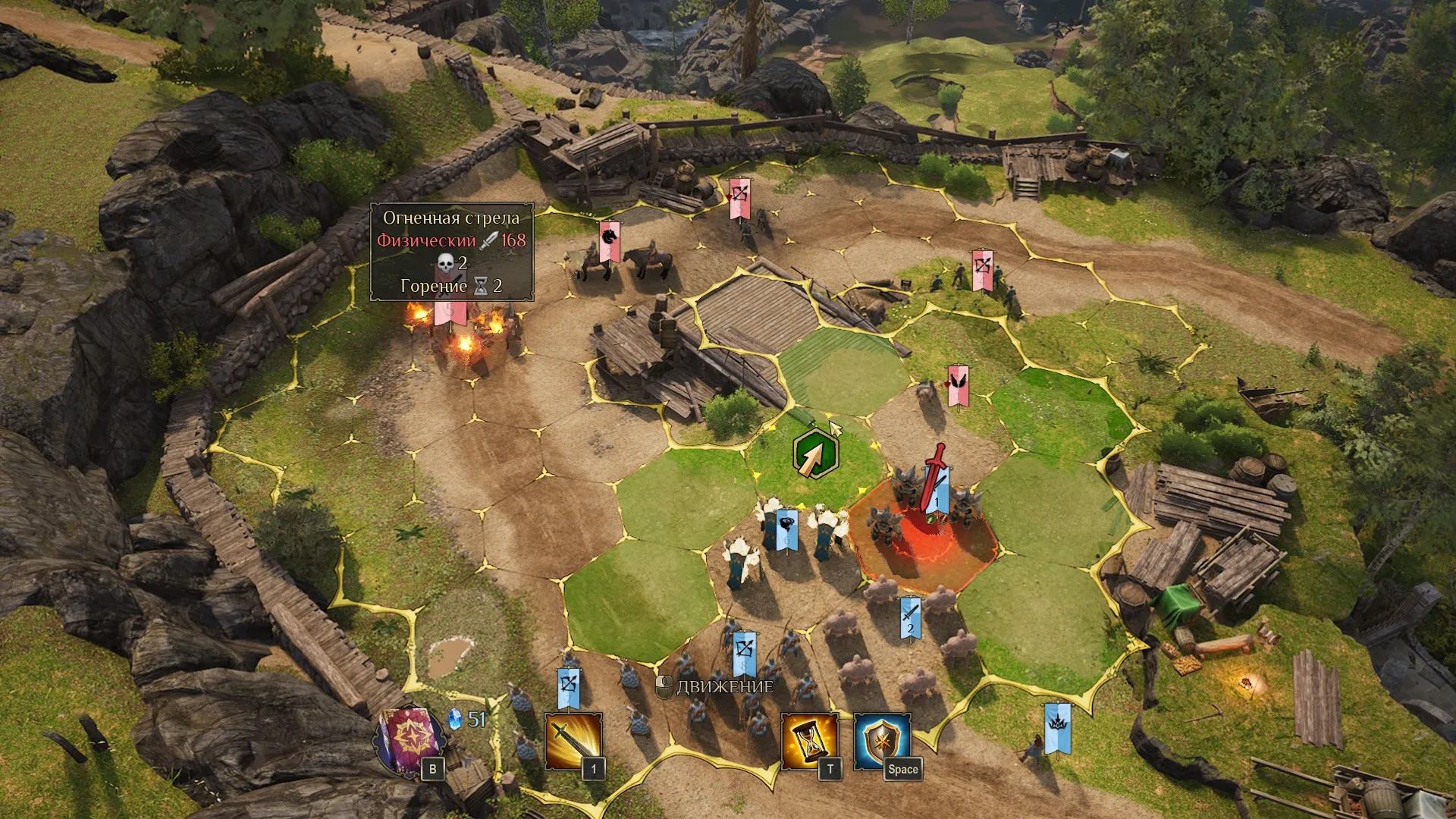Activate the golden sword attack ability
1456x819 pixels.
tap(573, 741)
